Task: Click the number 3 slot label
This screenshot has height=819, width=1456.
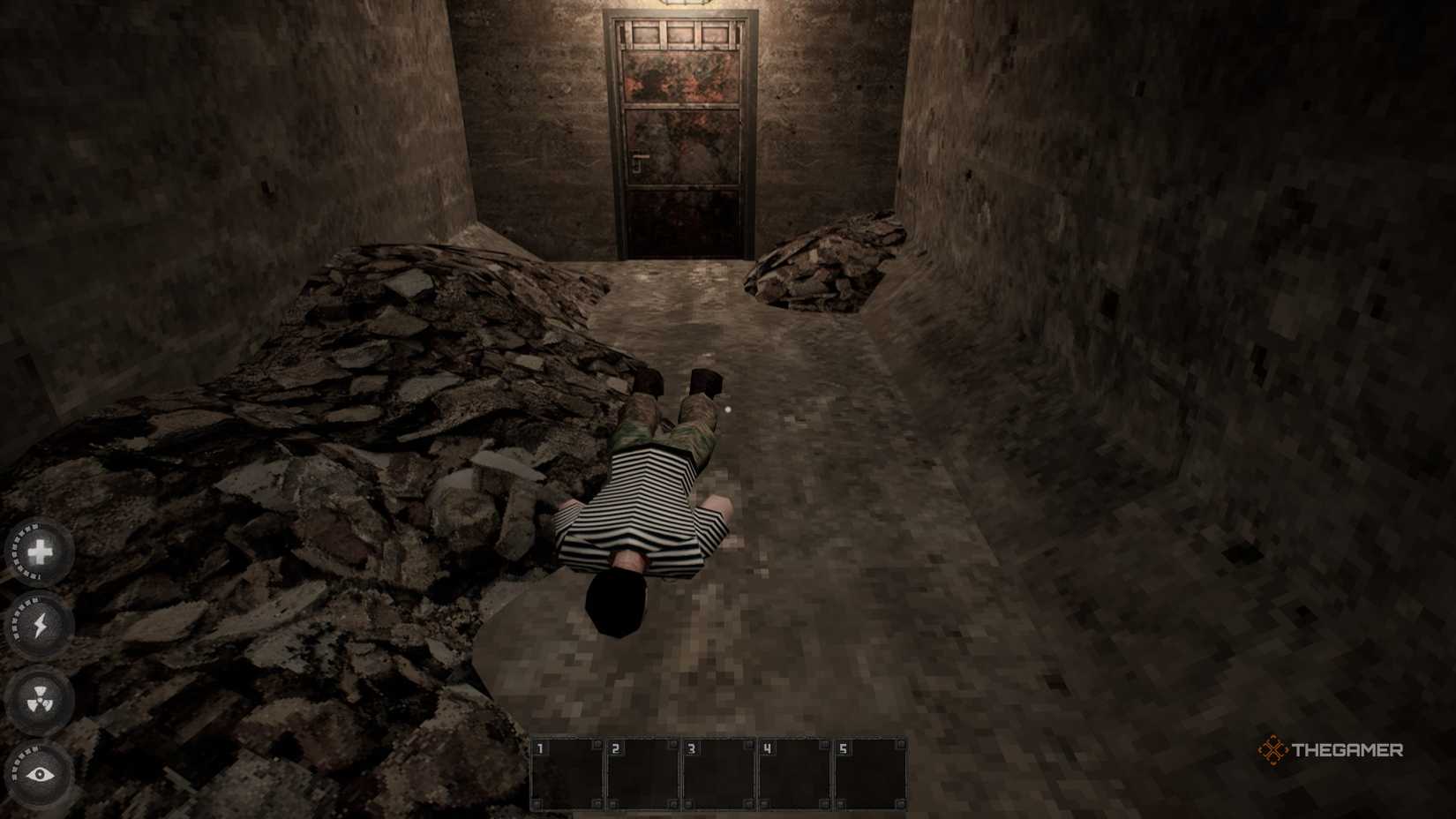Action: [x=693, y=746]
